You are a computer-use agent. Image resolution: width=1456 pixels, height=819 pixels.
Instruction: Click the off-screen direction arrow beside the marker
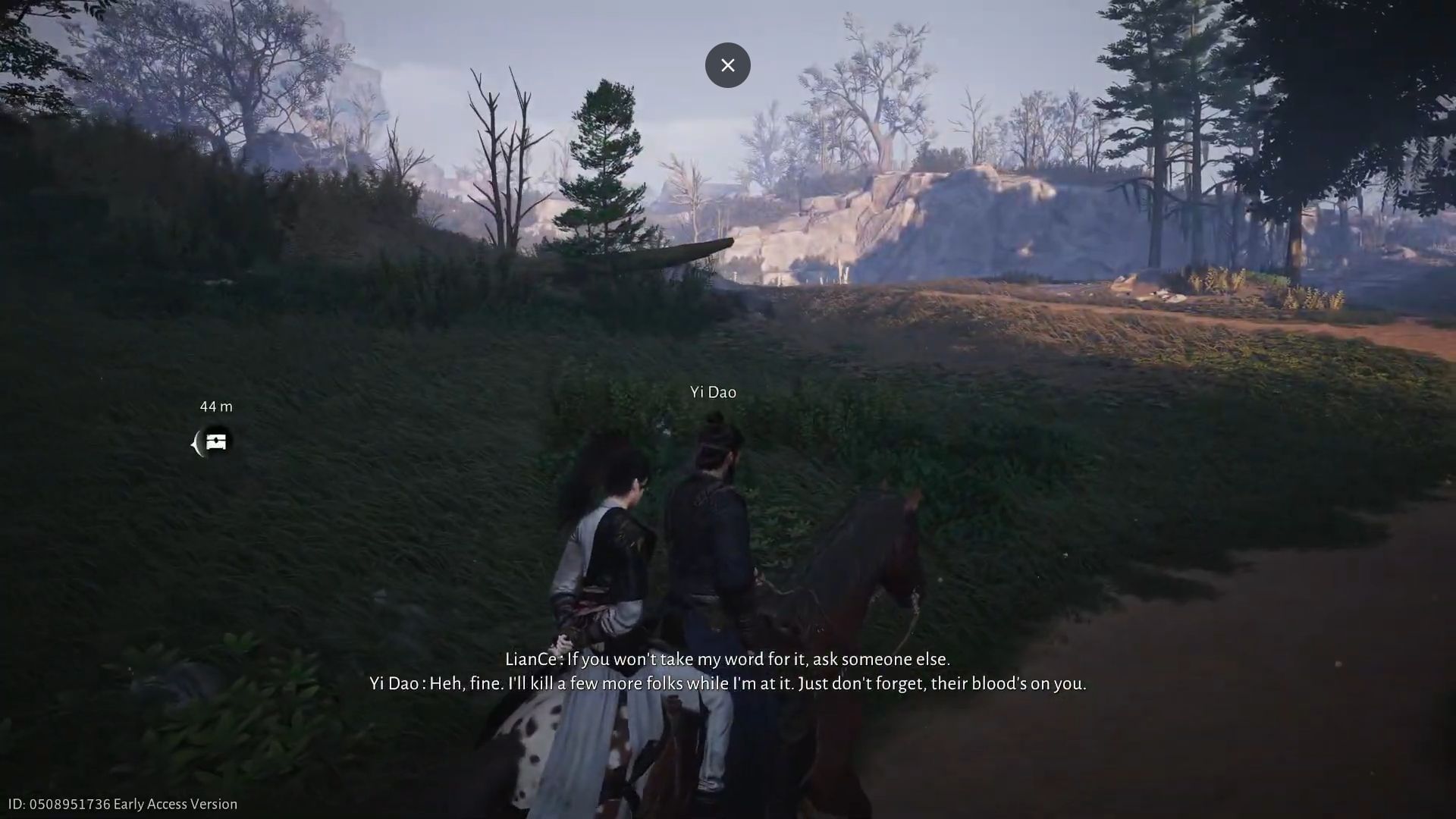pos(195,443)
